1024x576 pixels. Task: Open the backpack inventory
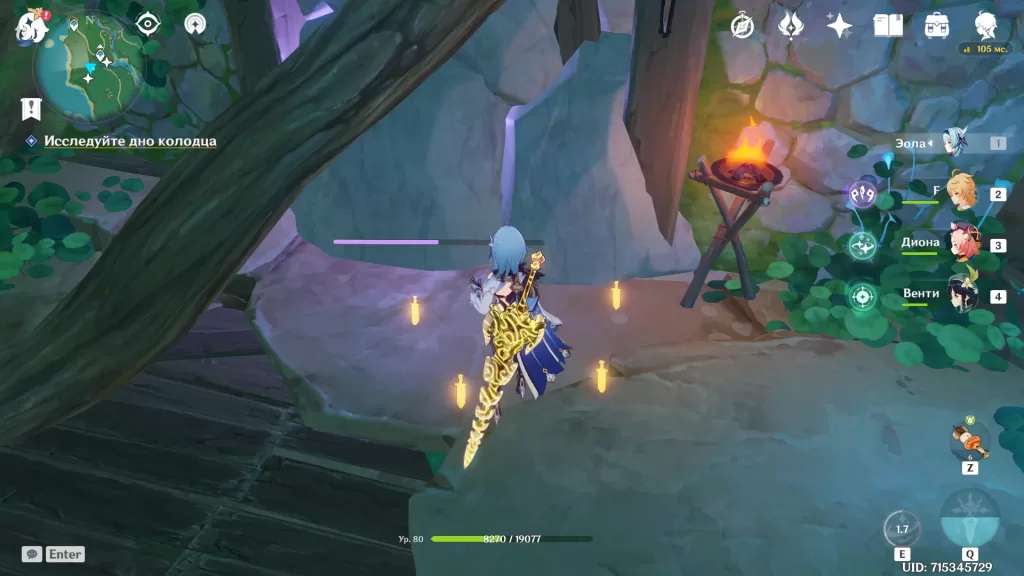[937, 25]
